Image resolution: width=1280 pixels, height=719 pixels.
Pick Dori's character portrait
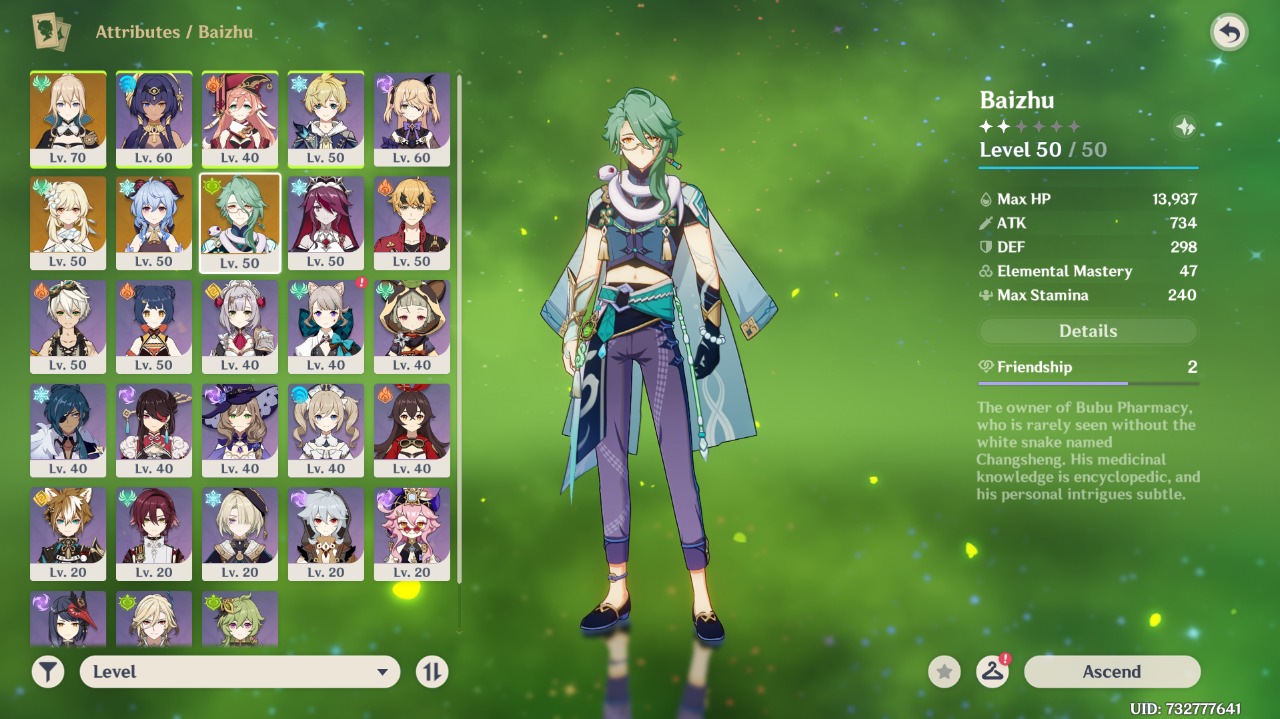(412, 534)
